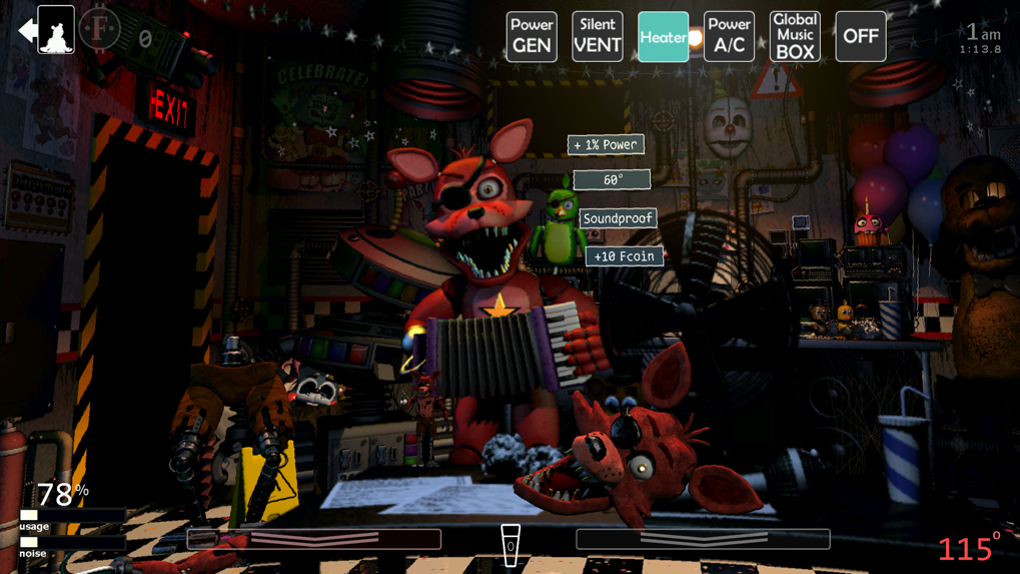Viewport: 1020px width, 574px height.
Task: Tap the bottom-left chevron bar
Action: [314, 539]
